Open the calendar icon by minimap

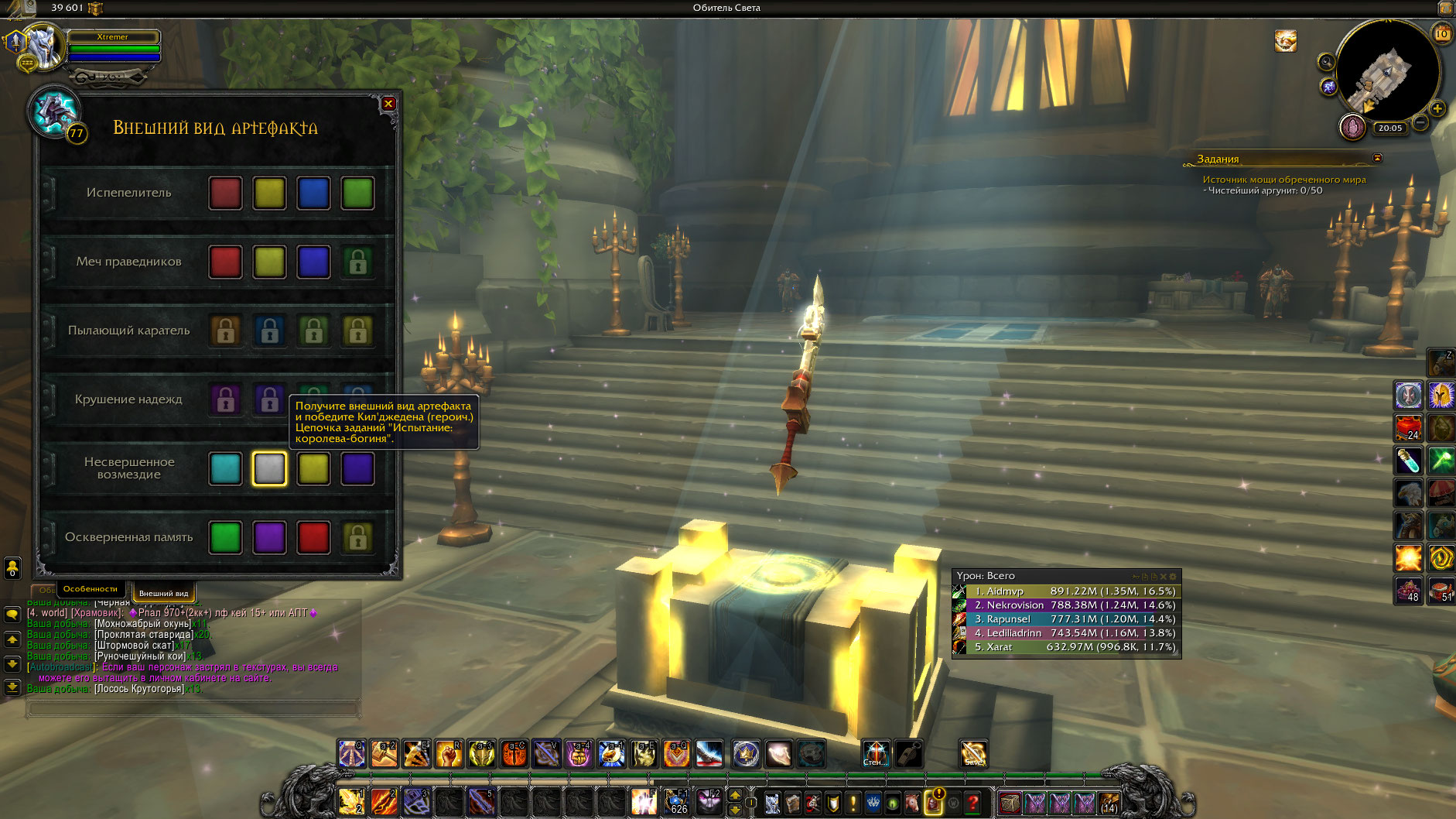pyautogui.click(x=1441, y=33)
